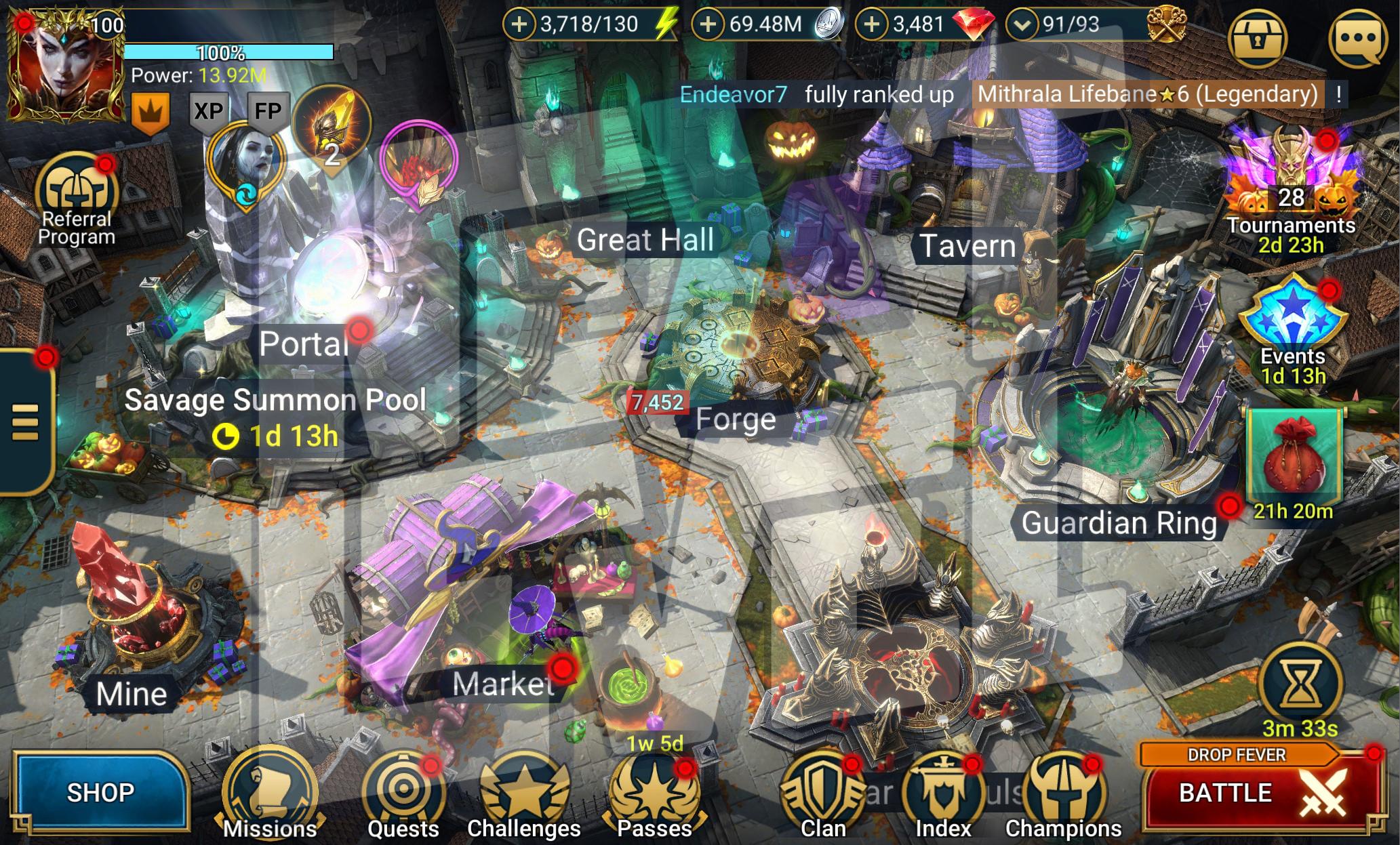Image resolution: width=1400 pixels, height=845 pixels.
Task: Open the Missions menu
Action: click(270, 795)
